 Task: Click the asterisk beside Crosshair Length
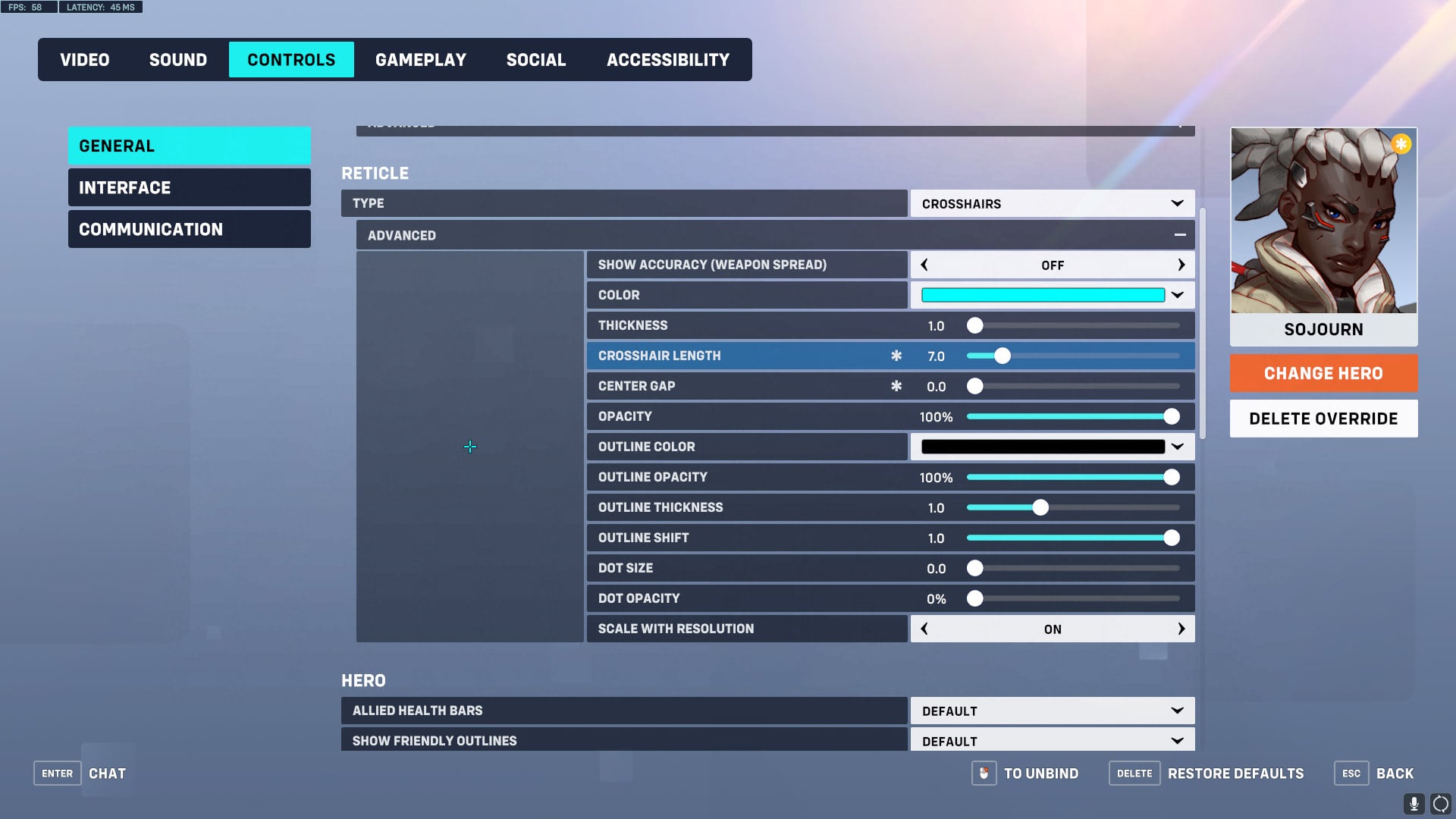896,355
